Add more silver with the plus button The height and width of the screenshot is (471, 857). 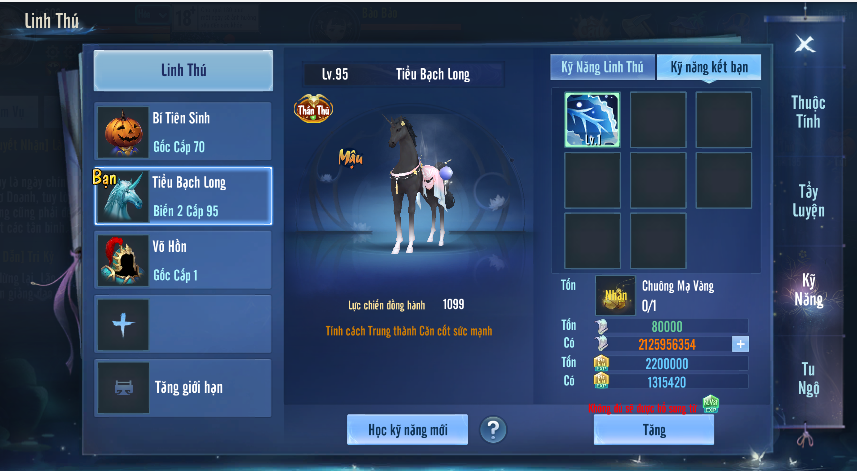(x=740, y=344)
